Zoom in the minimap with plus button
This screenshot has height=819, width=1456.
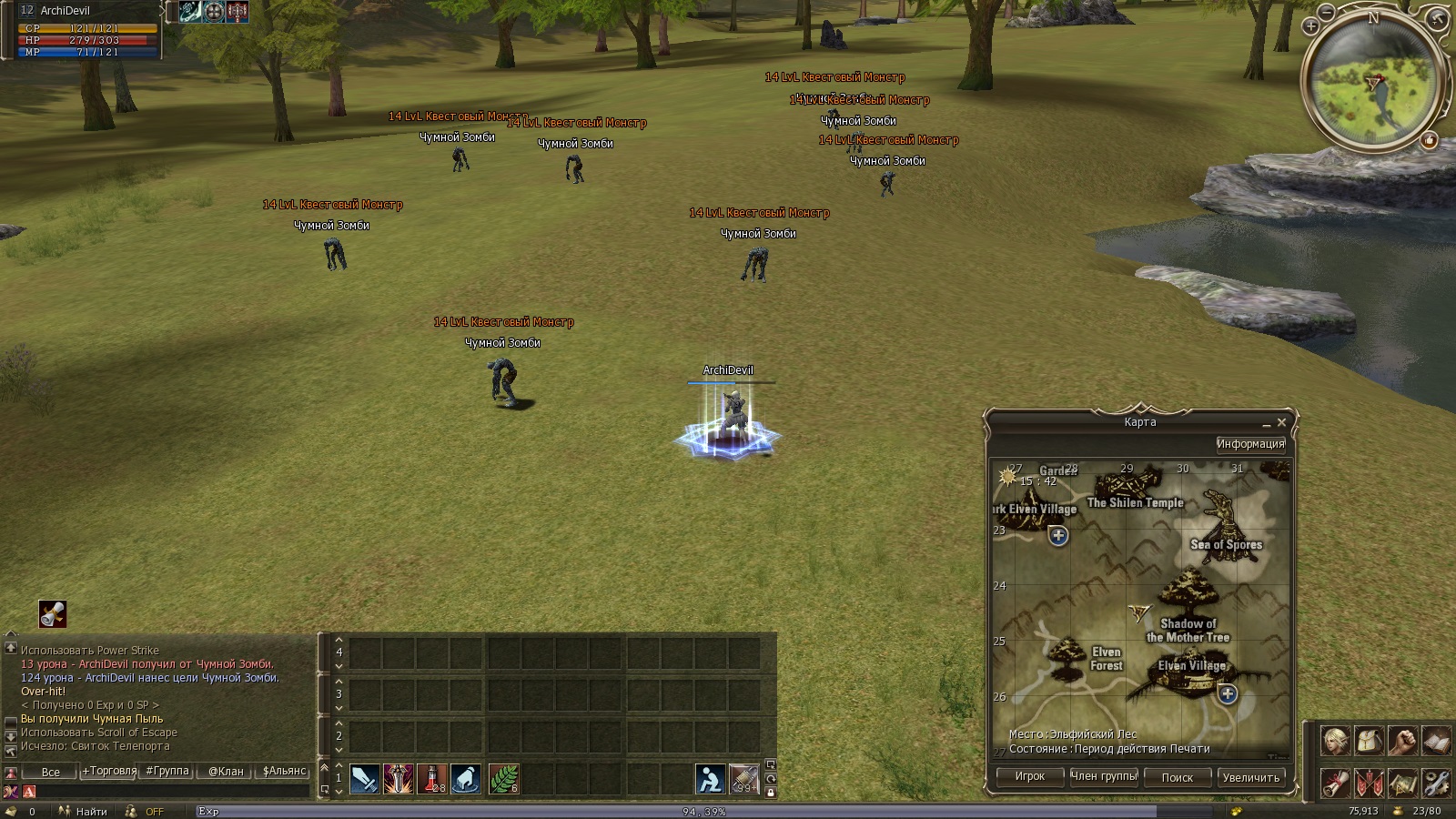[x=1310, y=26]
